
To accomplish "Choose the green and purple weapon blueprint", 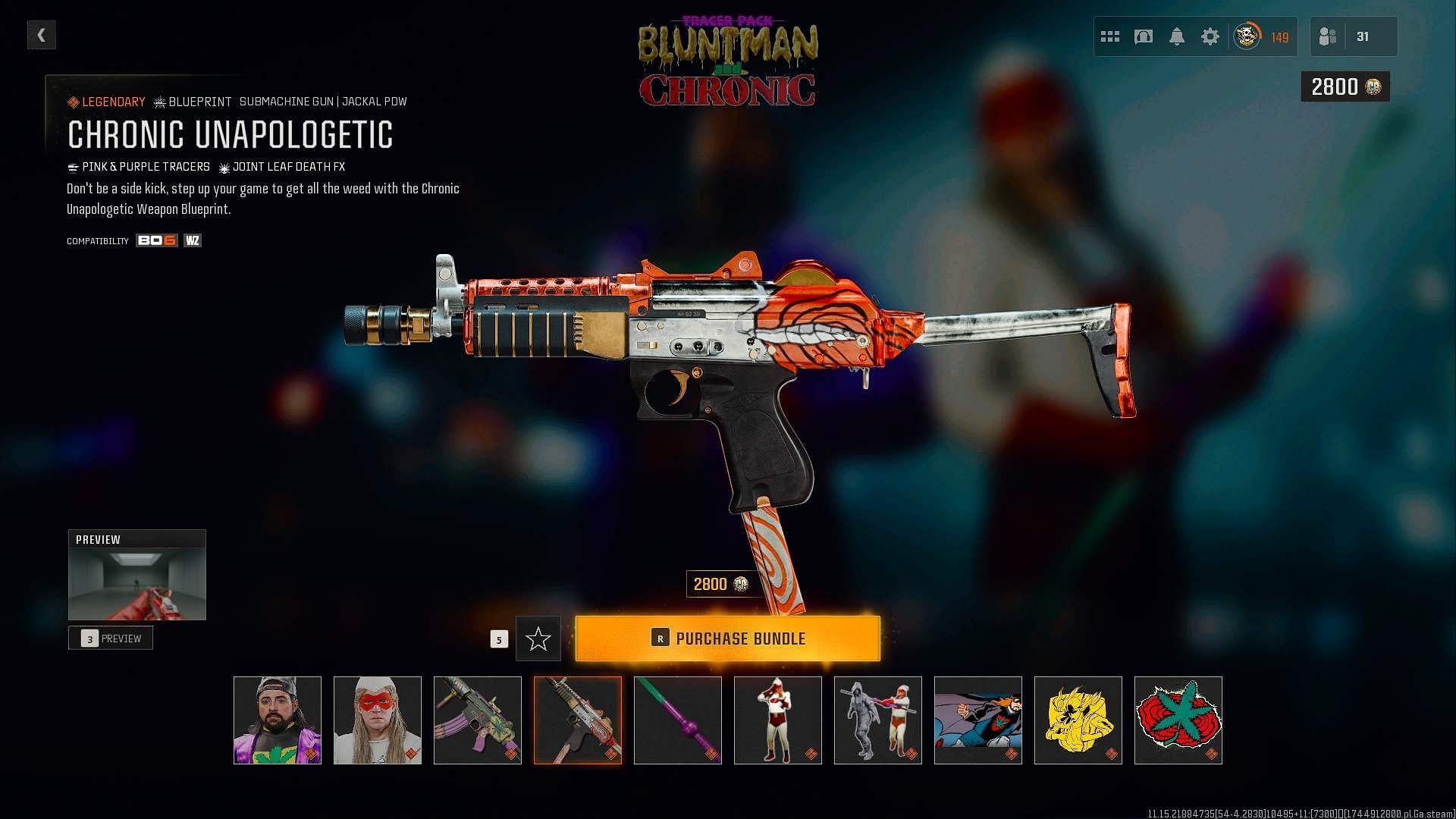I will click(478, 720).
